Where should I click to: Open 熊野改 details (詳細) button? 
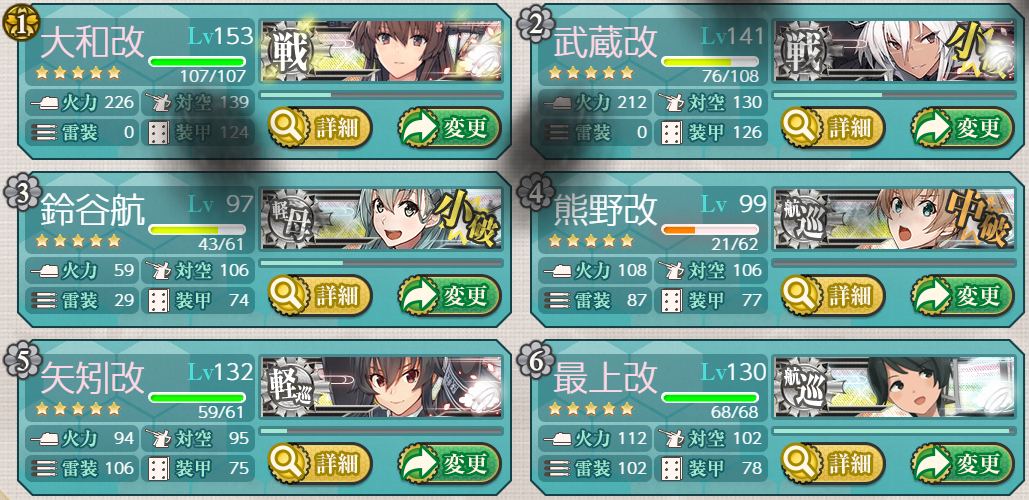coord(834,295)
